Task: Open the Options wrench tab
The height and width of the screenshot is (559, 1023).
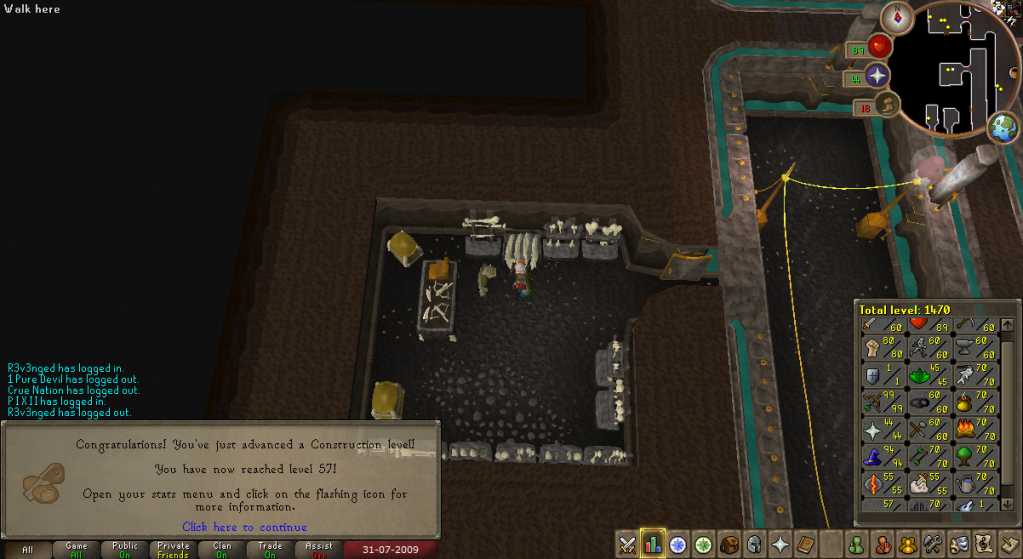Action: [935, 545]
